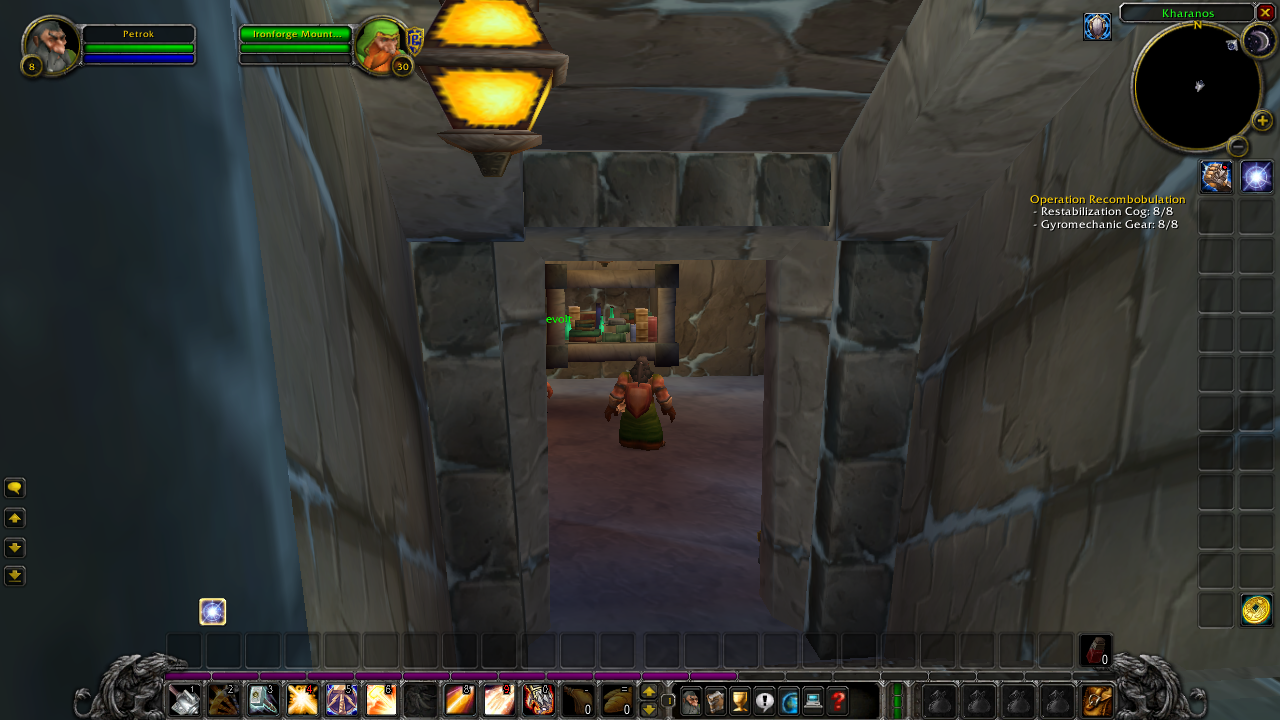
Task: Open the Quest Log micro menu button
Action: [764, 701]
